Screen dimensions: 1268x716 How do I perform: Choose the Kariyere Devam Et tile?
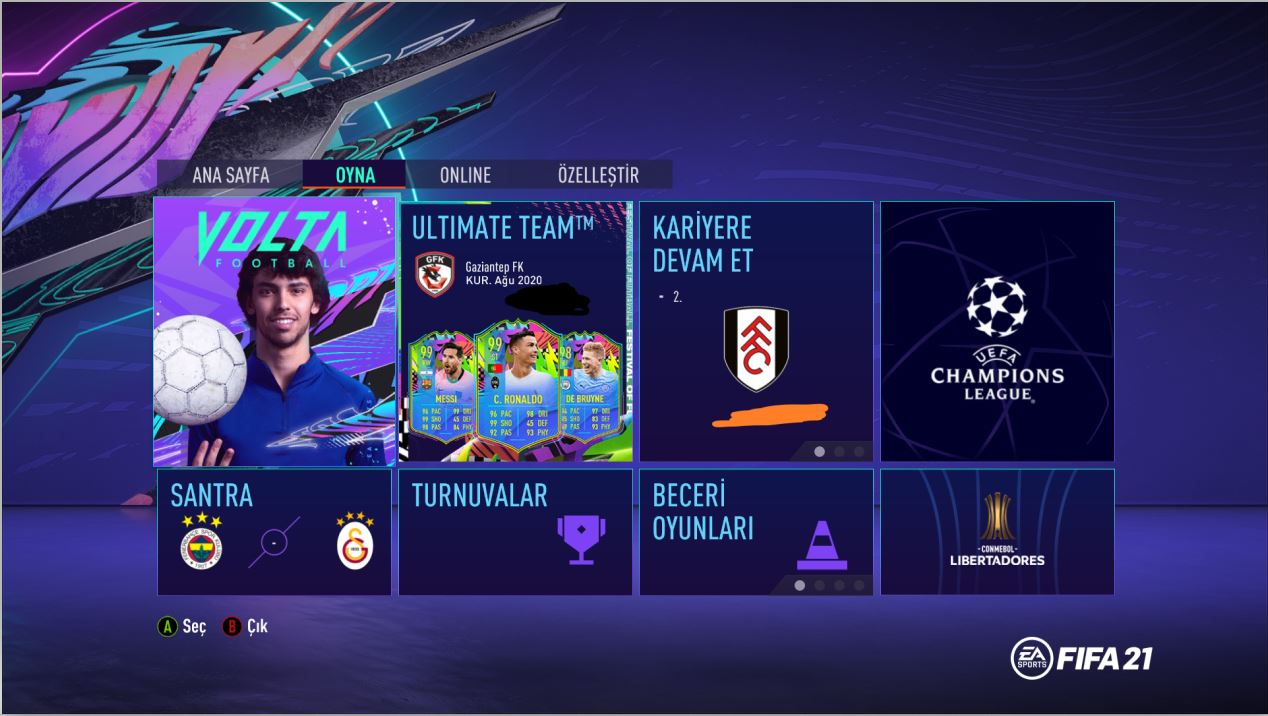pyautogui.click(x=756, y=331)
